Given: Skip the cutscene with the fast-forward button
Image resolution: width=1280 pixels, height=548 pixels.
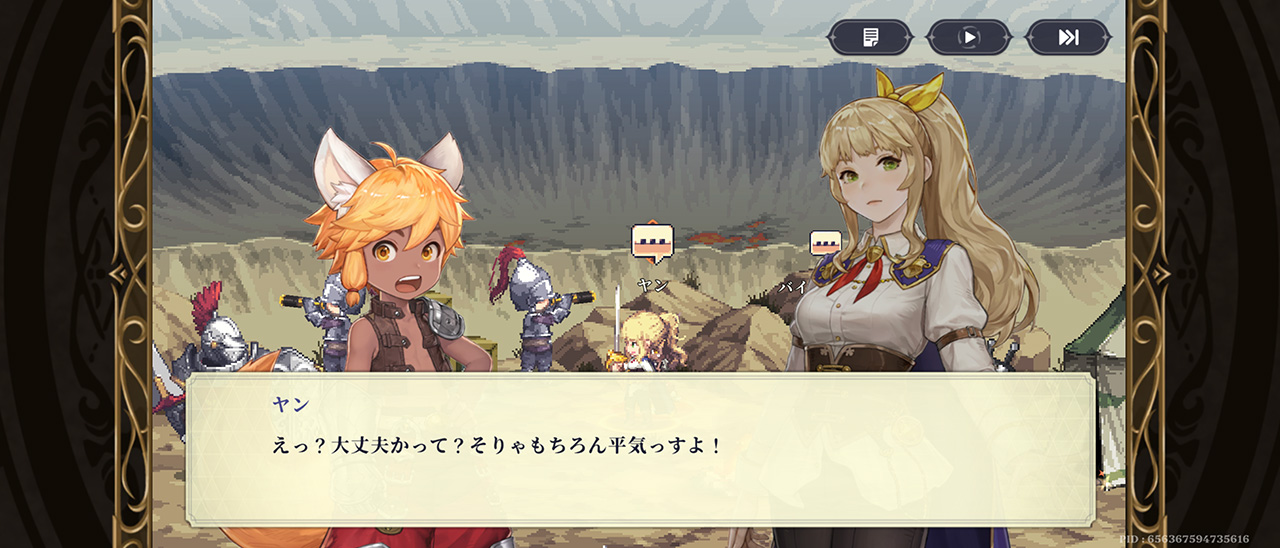Looking at the screenshot, I should coord(1068,38).
